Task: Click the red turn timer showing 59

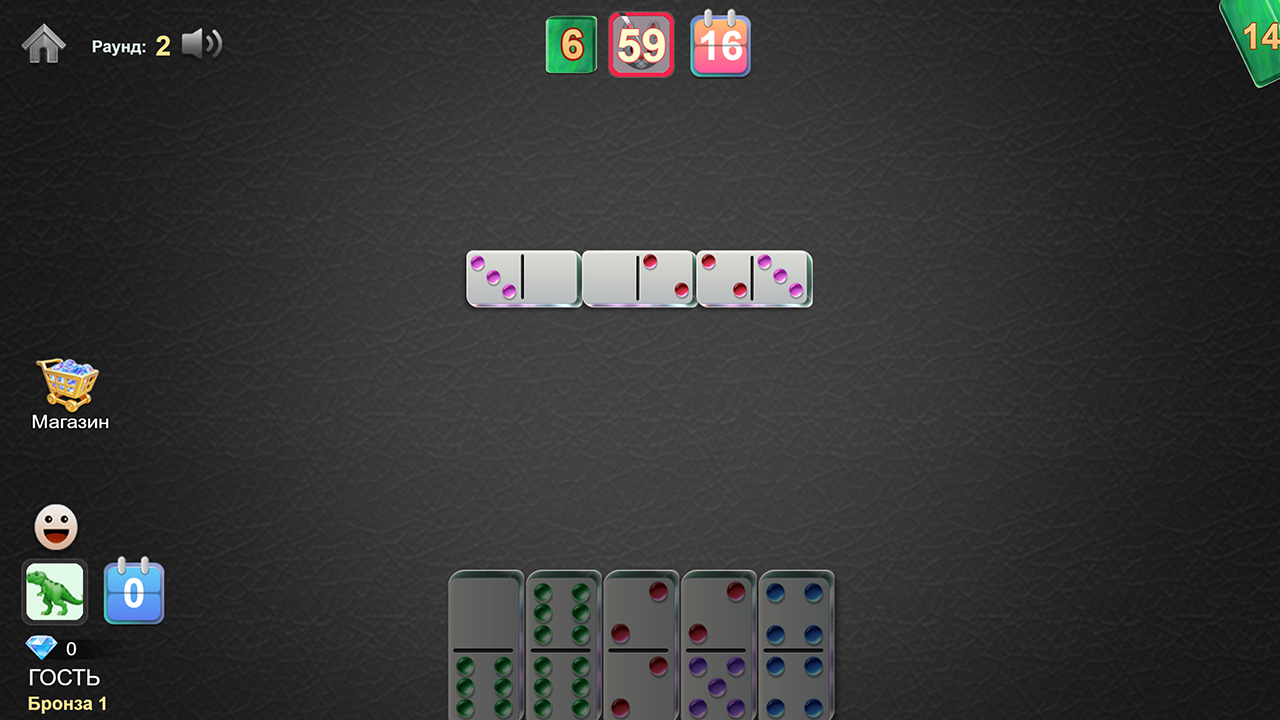Action: click(x=641, y=44)
